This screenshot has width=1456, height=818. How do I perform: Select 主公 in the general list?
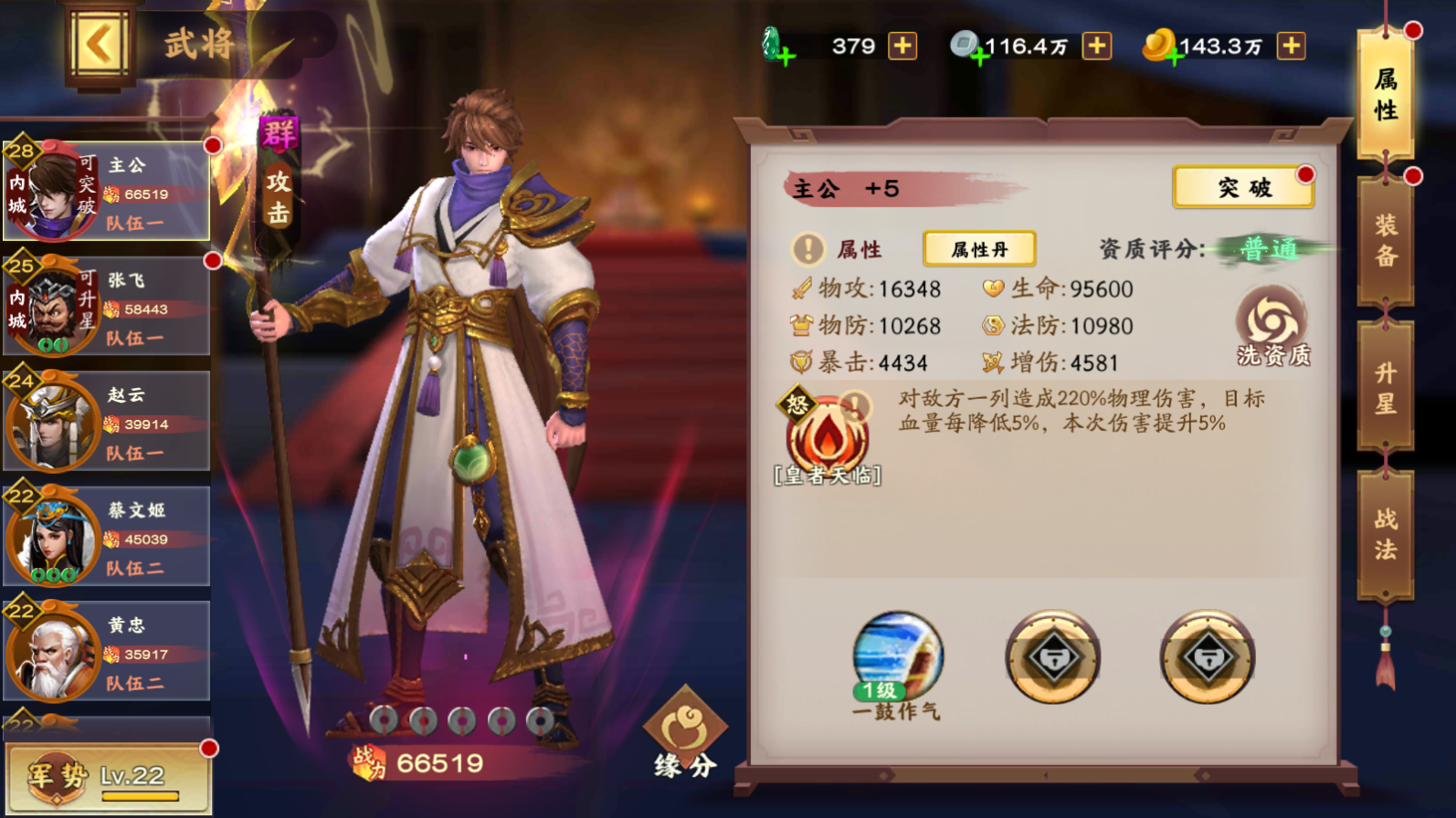tap(107, 192)
